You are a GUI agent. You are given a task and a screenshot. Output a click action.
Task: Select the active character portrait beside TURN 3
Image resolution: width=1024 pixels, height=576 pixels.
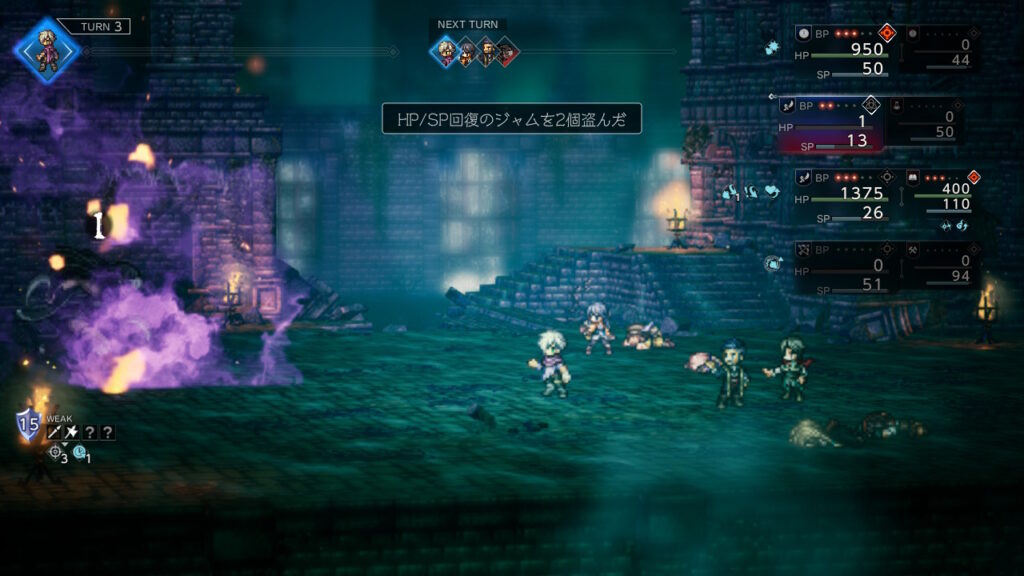tap(46, 46)
